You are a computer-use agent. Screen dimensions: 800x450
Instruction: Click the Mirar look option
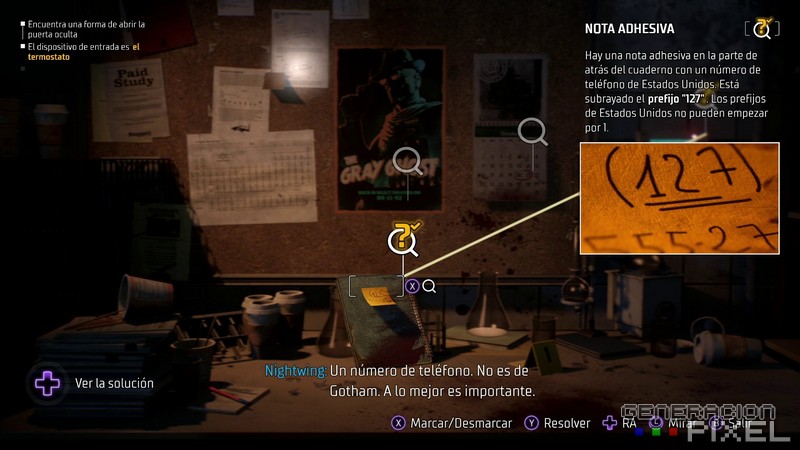tap(677, 423)
